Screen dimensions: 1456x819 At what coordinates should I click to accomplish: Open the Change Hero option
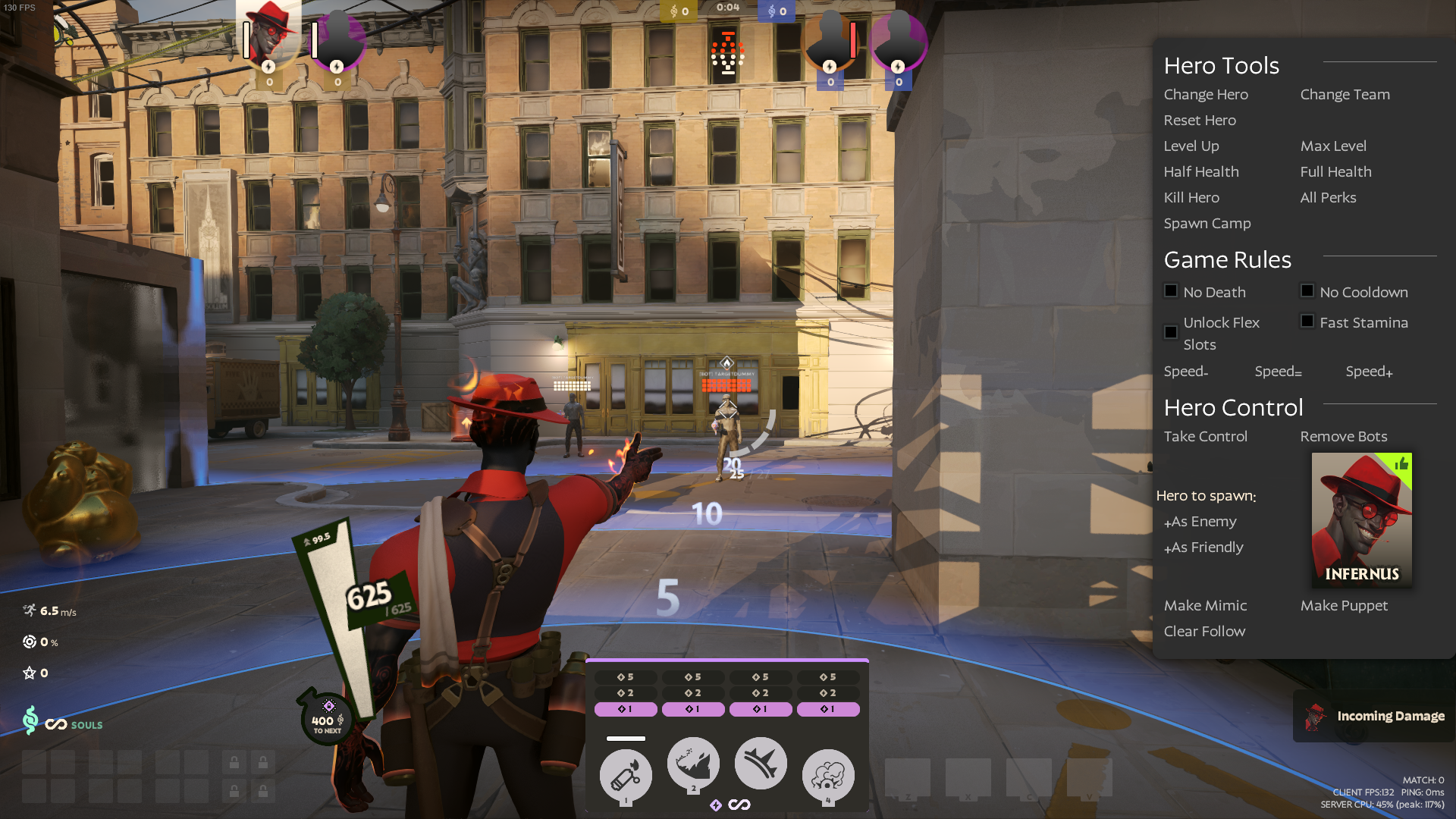coord(1206,95)
